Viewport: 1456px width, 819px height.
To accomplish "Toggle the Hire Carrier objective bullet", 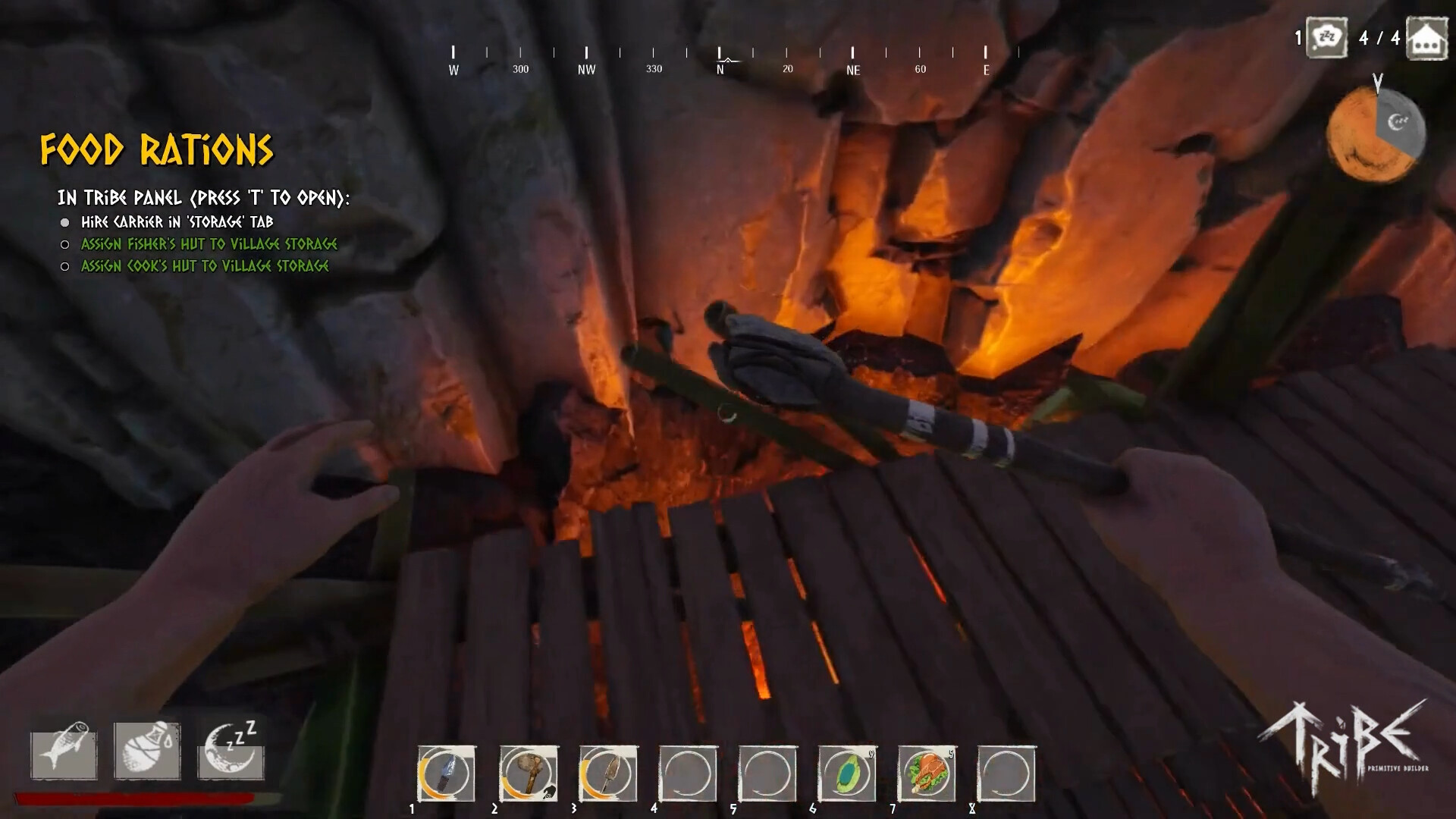I will pos(65,222).
